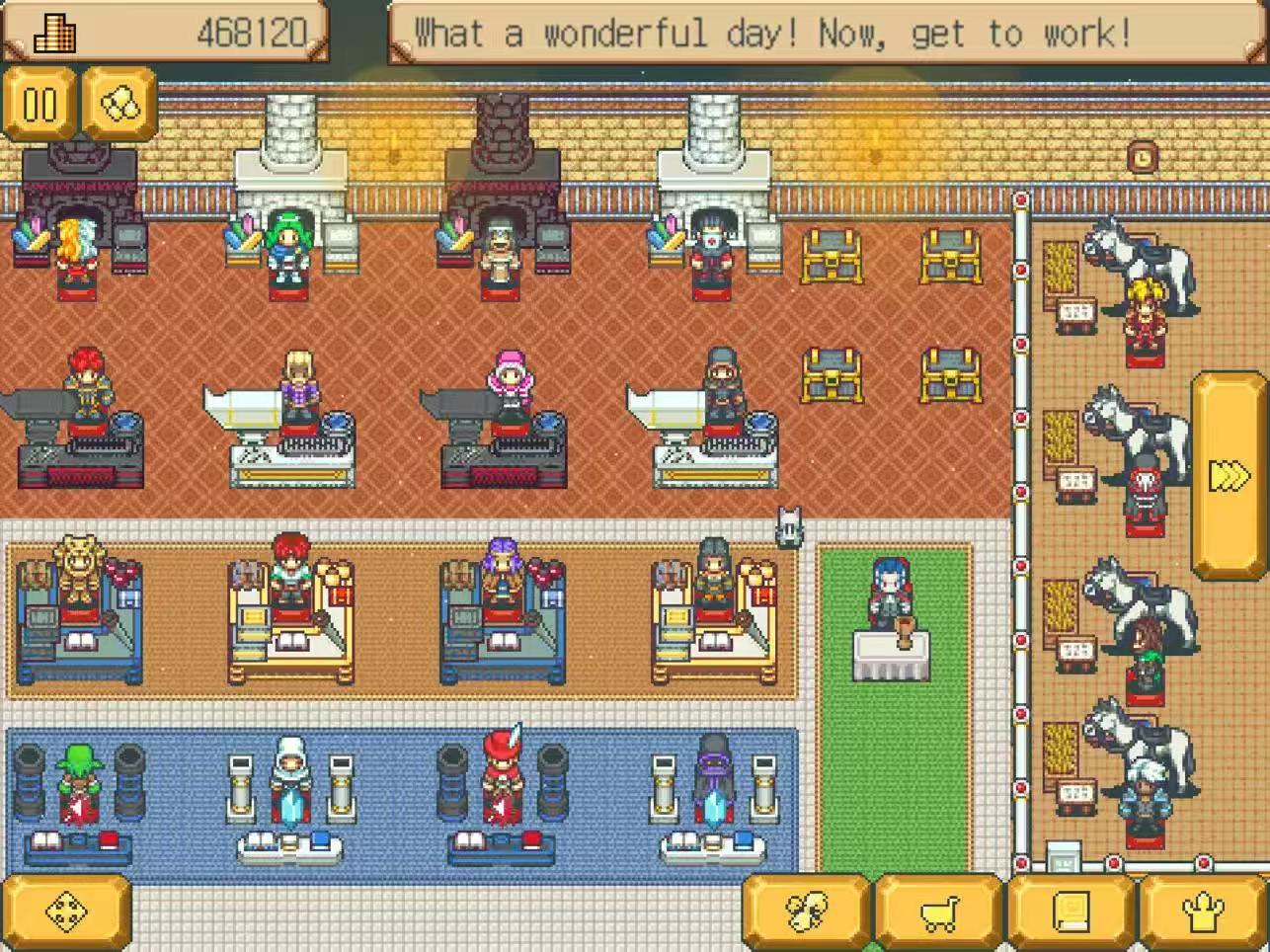Open the flower icon menu
Viewport: 1270px width, 952px height.
coord(806,913)
